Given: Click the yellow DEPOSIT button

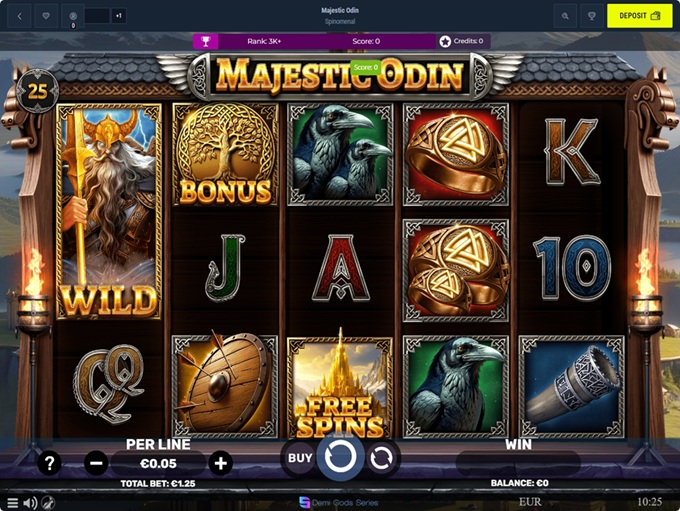Looking at the screenshot, I should coord(639,16).
